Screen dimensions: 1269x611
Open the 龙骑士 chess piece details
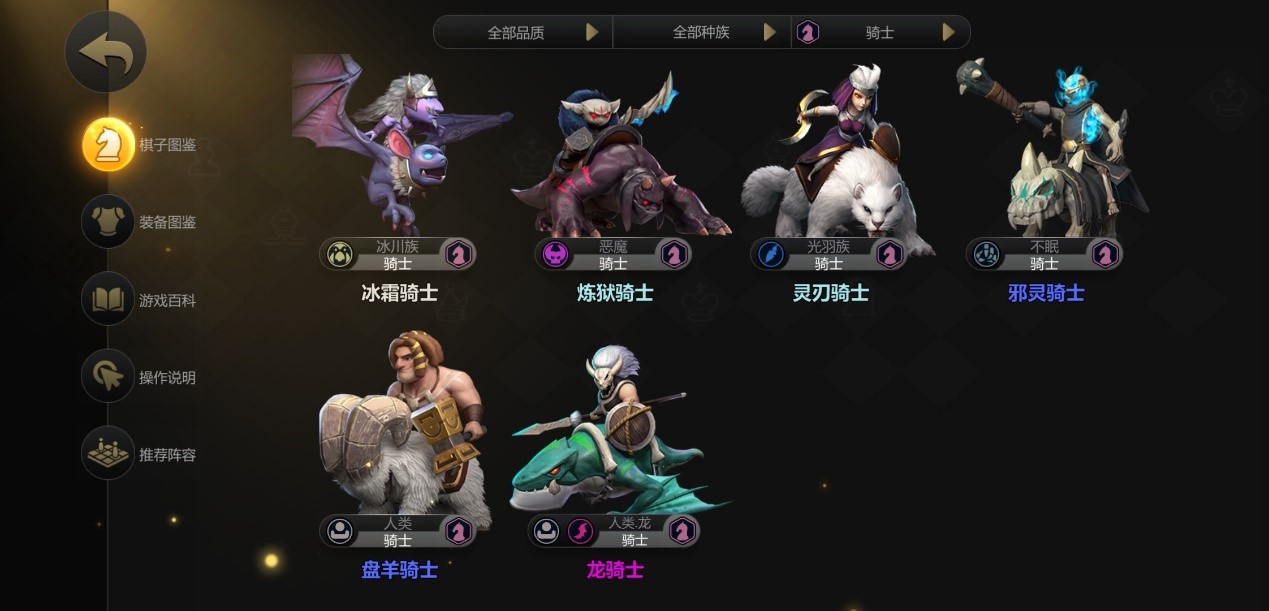coord(615,440)
